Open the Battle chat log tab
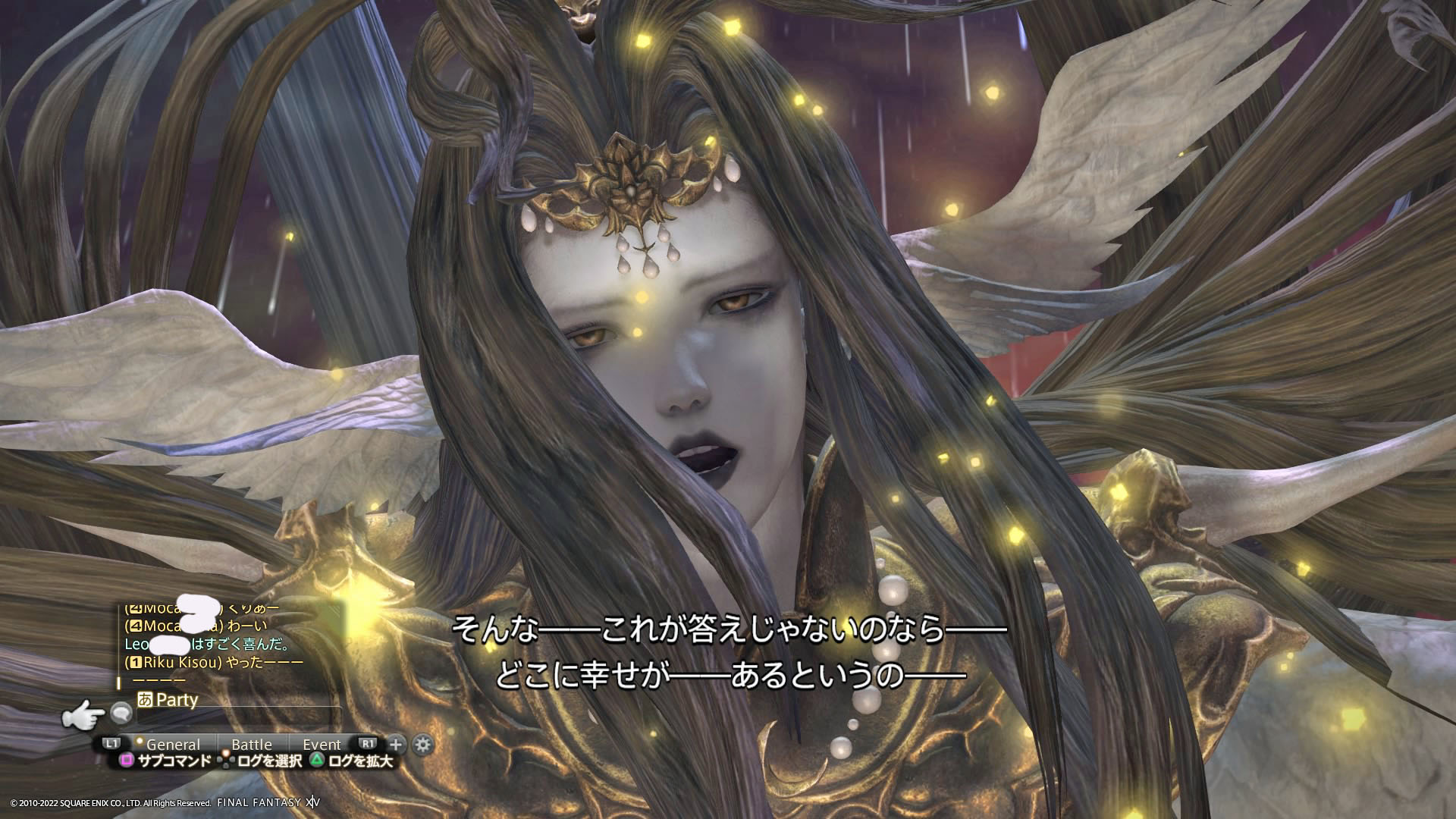 coord(251,744)
